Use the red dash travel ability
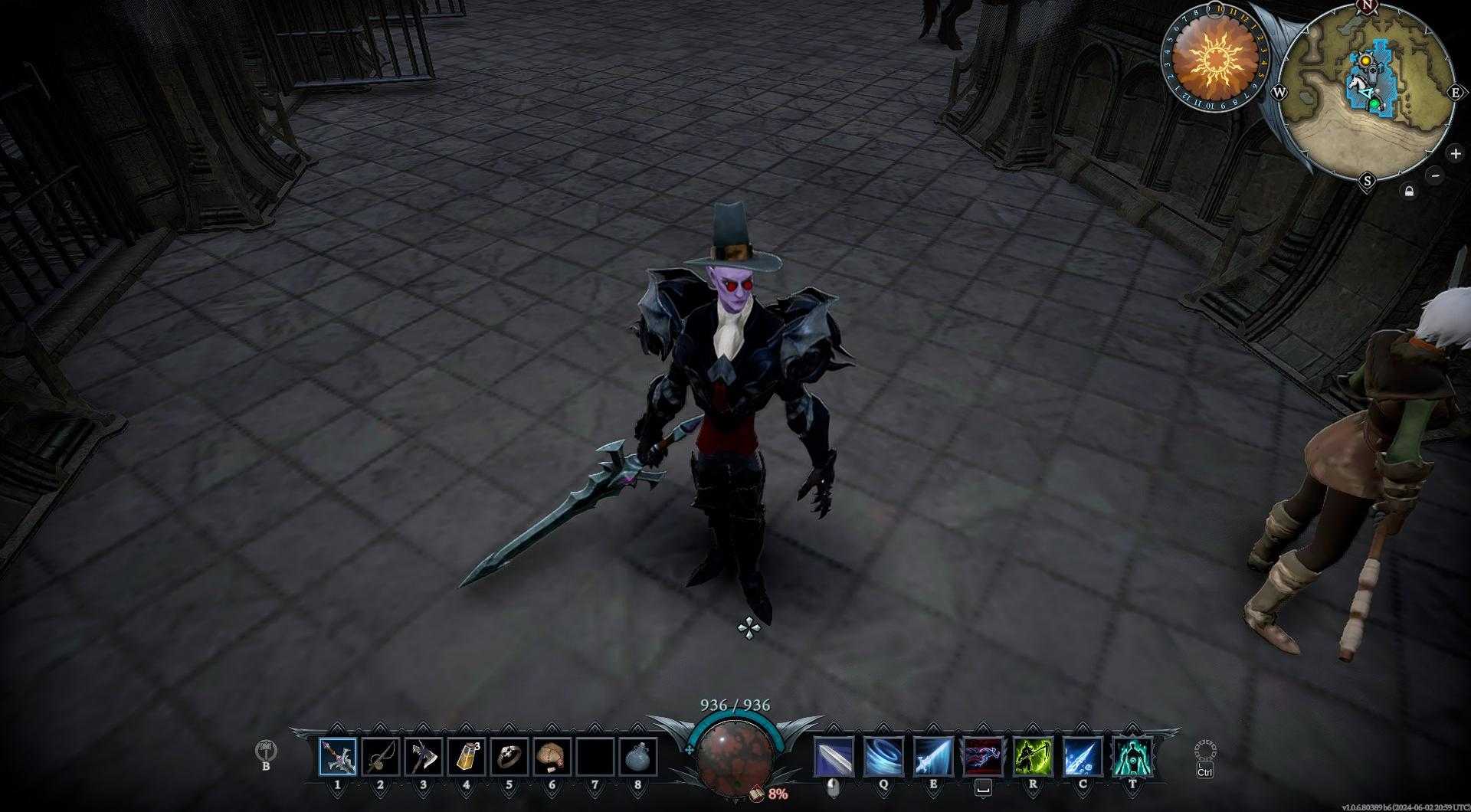 point(983,757)
